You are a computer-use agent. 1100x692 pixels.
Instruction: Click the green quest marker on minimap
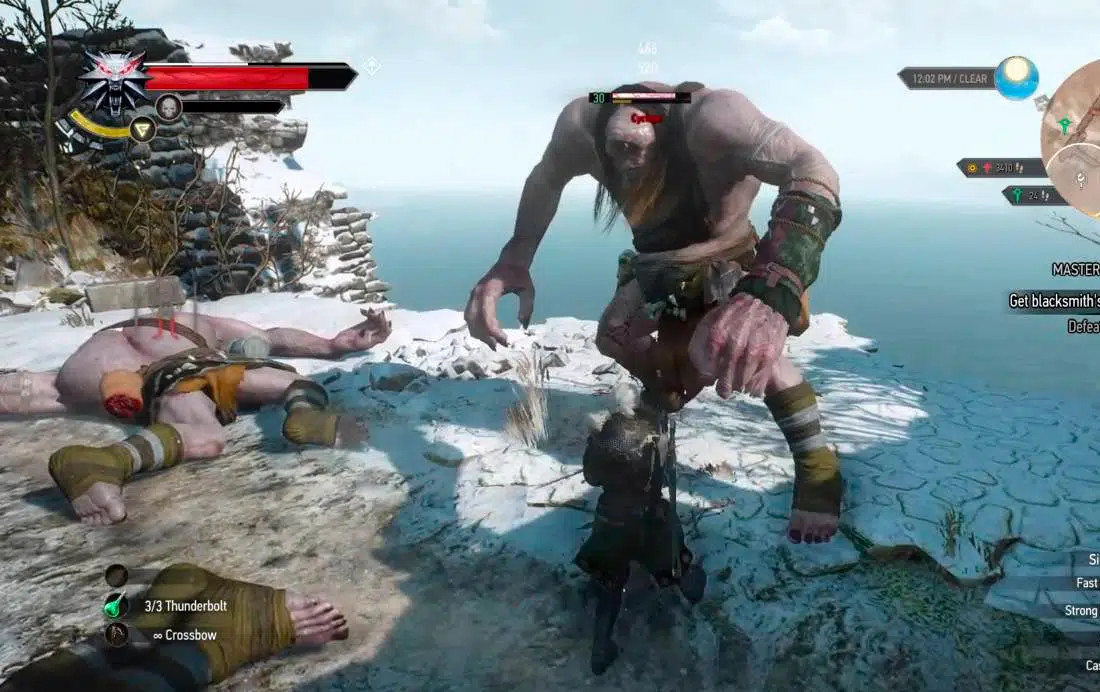point(1065,126)
